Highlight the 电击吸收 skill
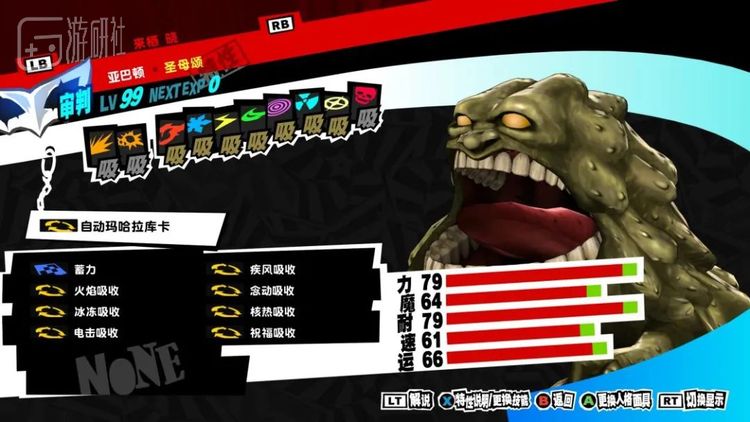The height and width of the screenshot is (422, 750). tap(96, 332)
